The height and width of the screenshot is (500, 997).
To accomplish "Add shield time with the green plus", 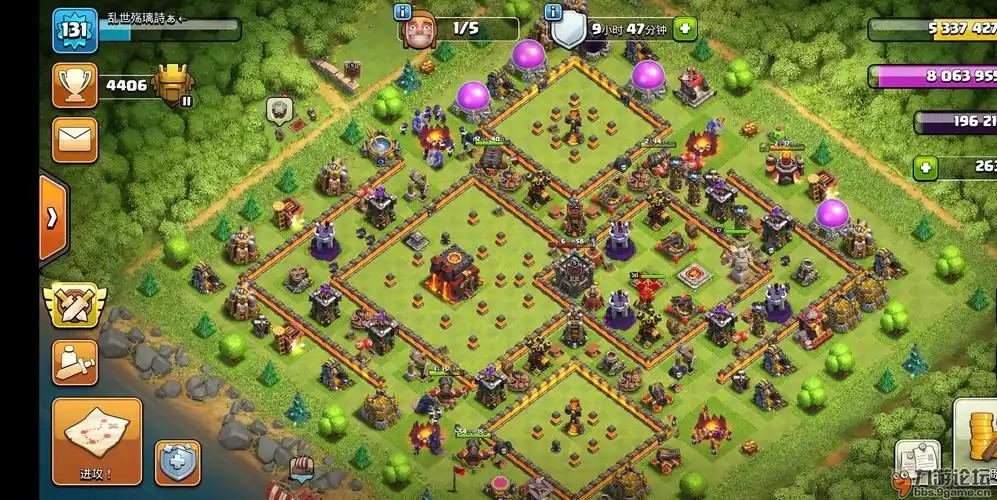I will coord(685,29).
